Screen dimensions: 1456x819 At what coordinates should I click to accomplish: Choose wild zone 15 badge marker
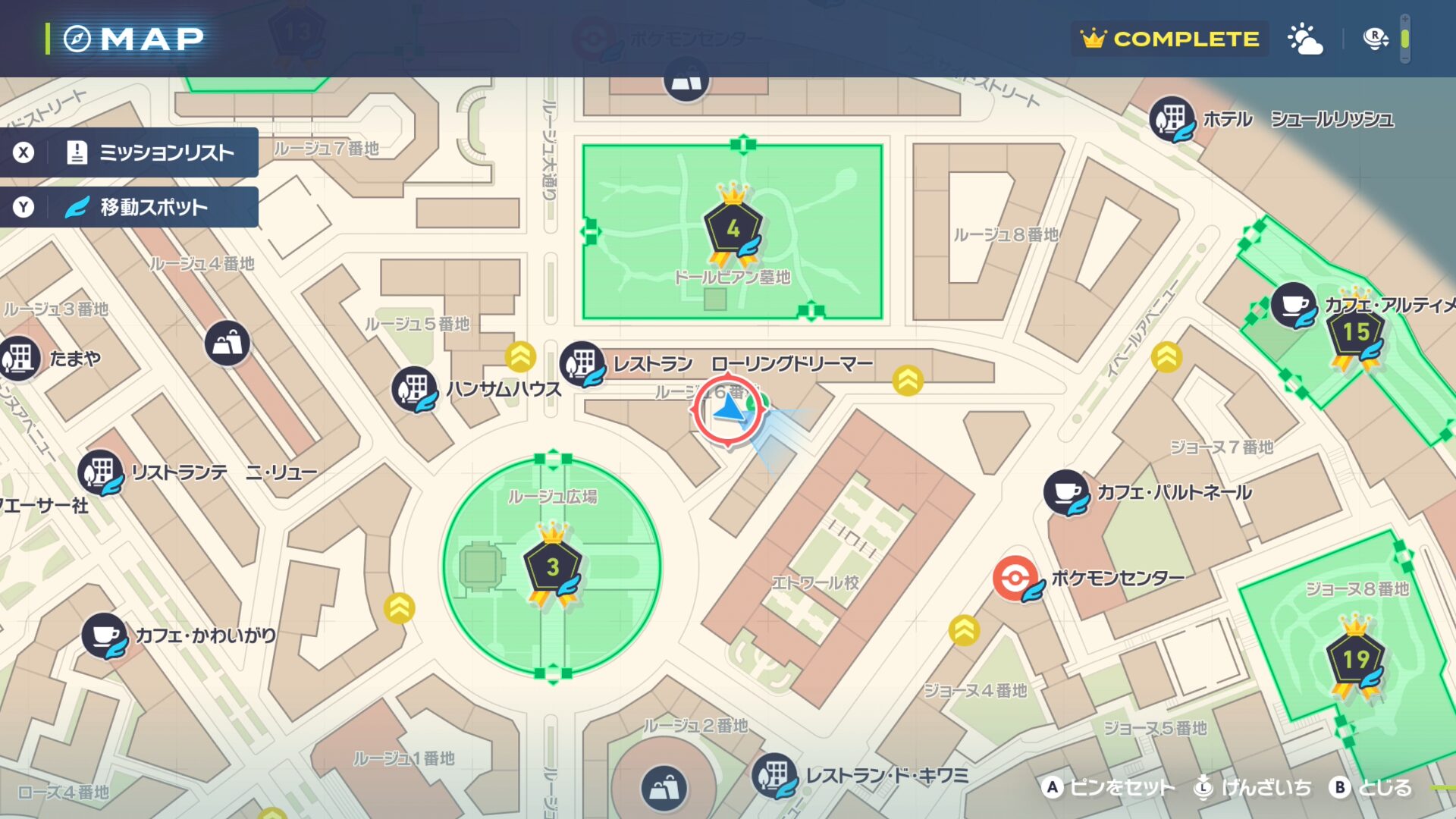click(x=1356, y=332)
